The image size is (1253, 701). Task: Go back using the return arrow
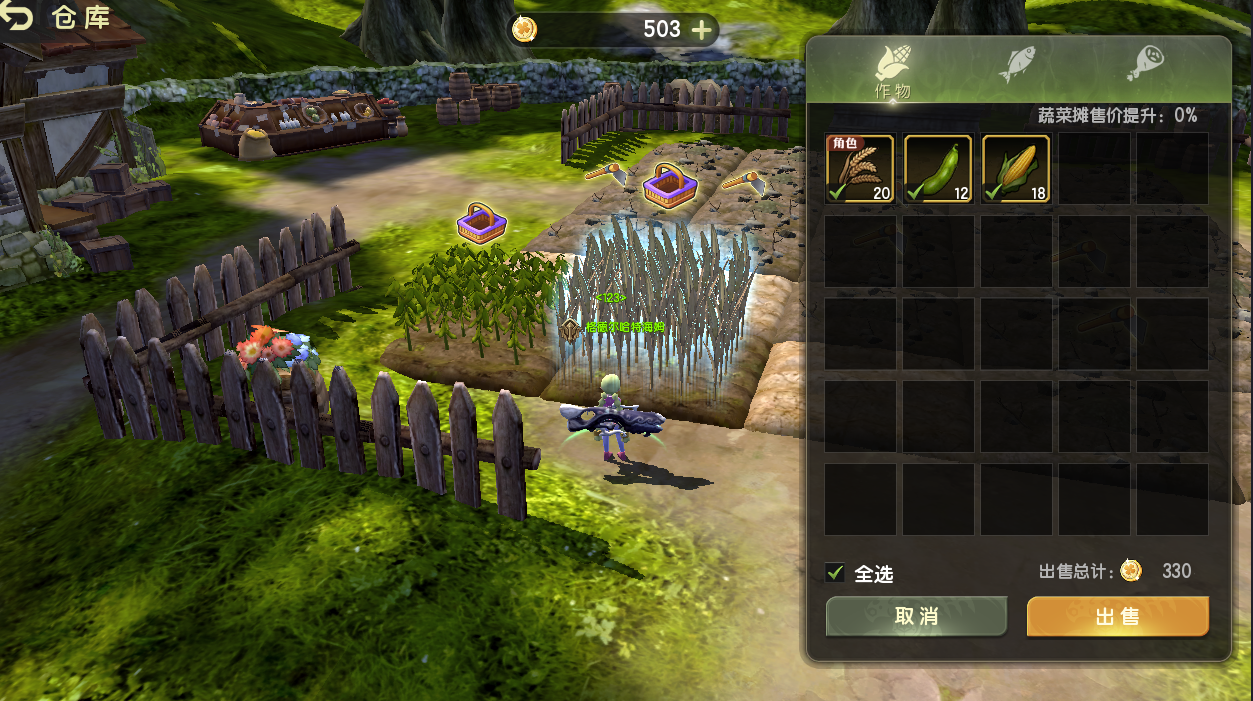tap(18, 17)
